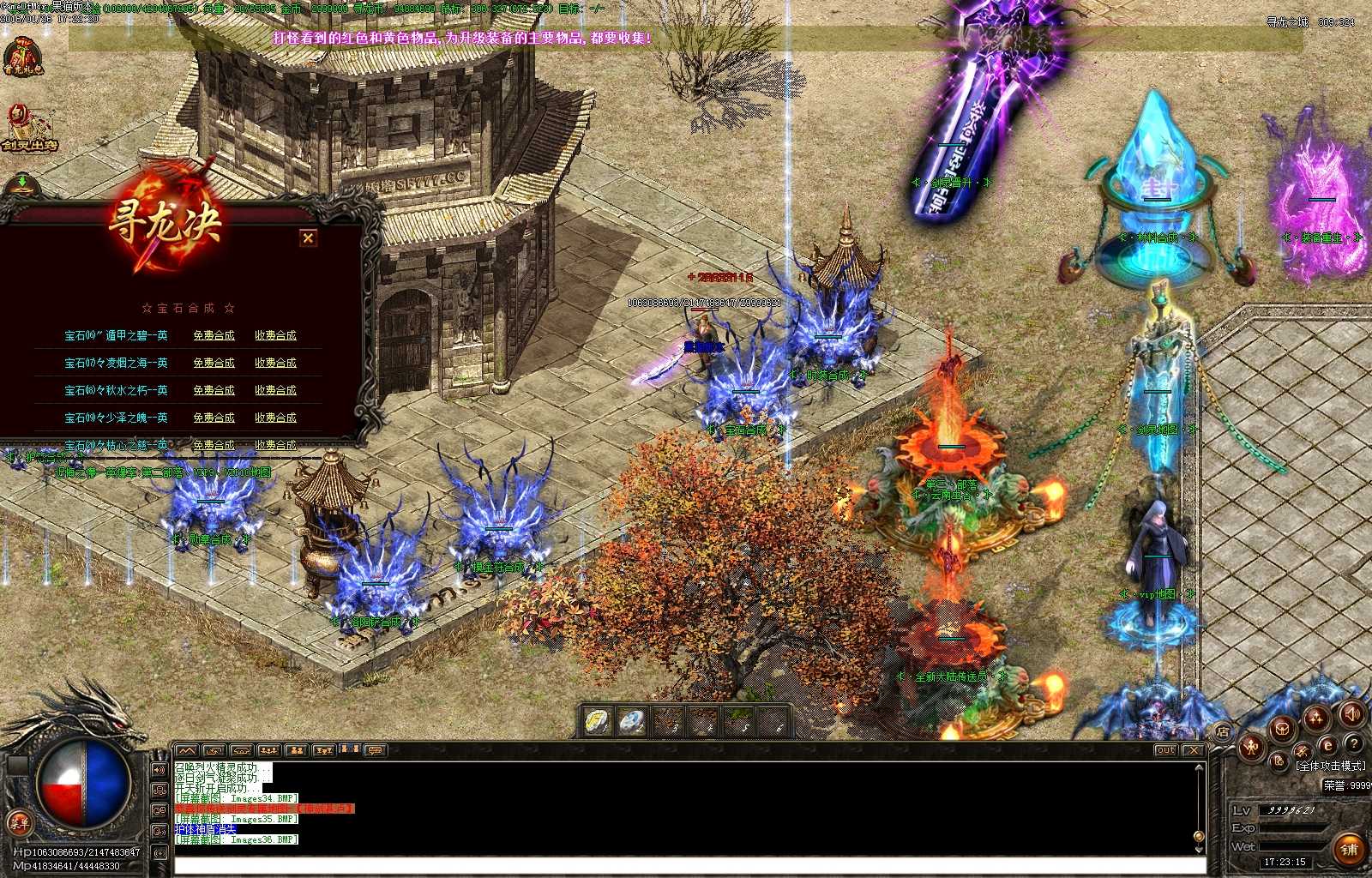1372x878 pixels.
Task: Pop out the chat with the out button
Action: click(1167, 749)
